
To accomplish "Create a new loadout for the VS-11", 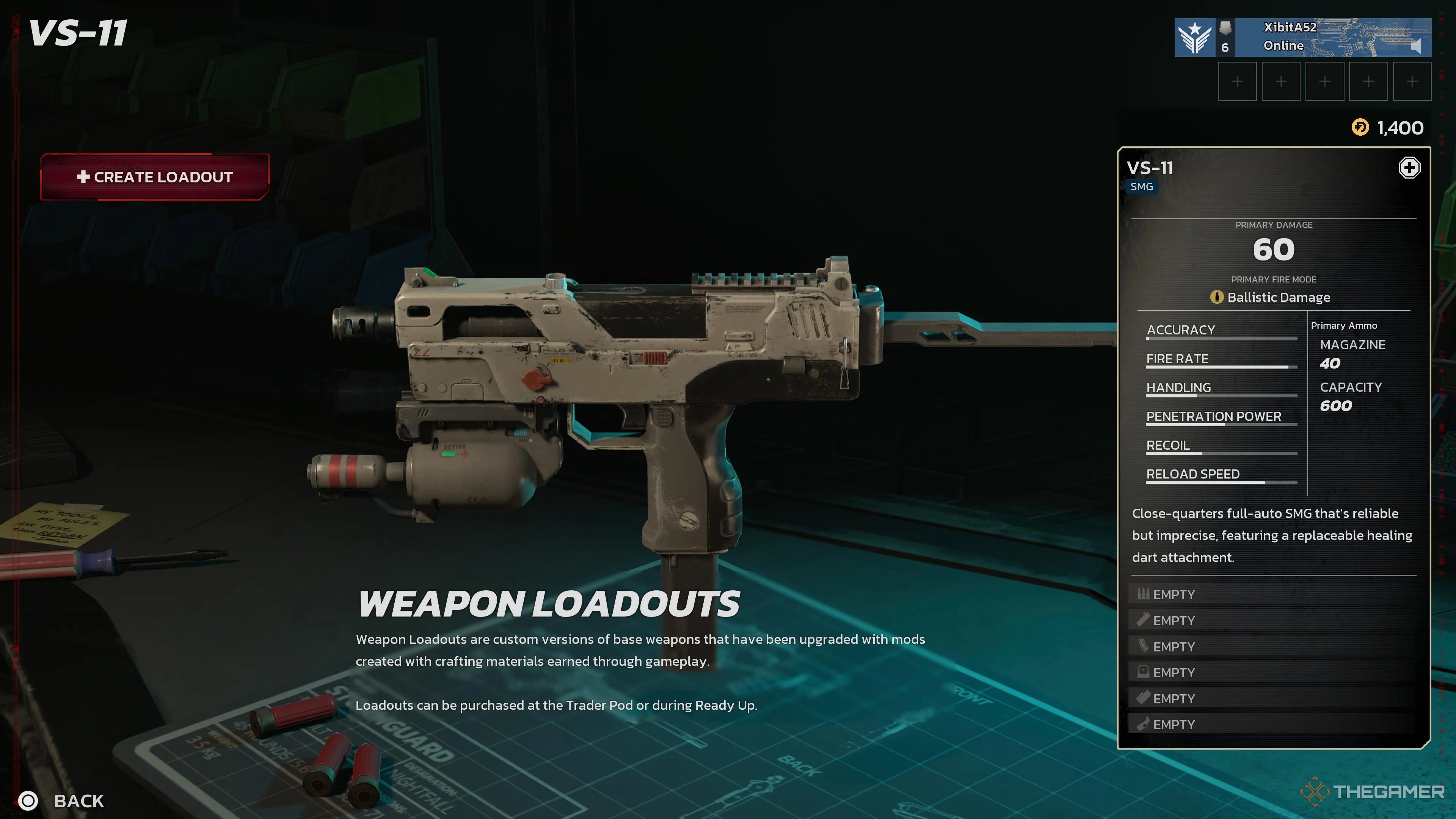I will (x=154, y=177).
